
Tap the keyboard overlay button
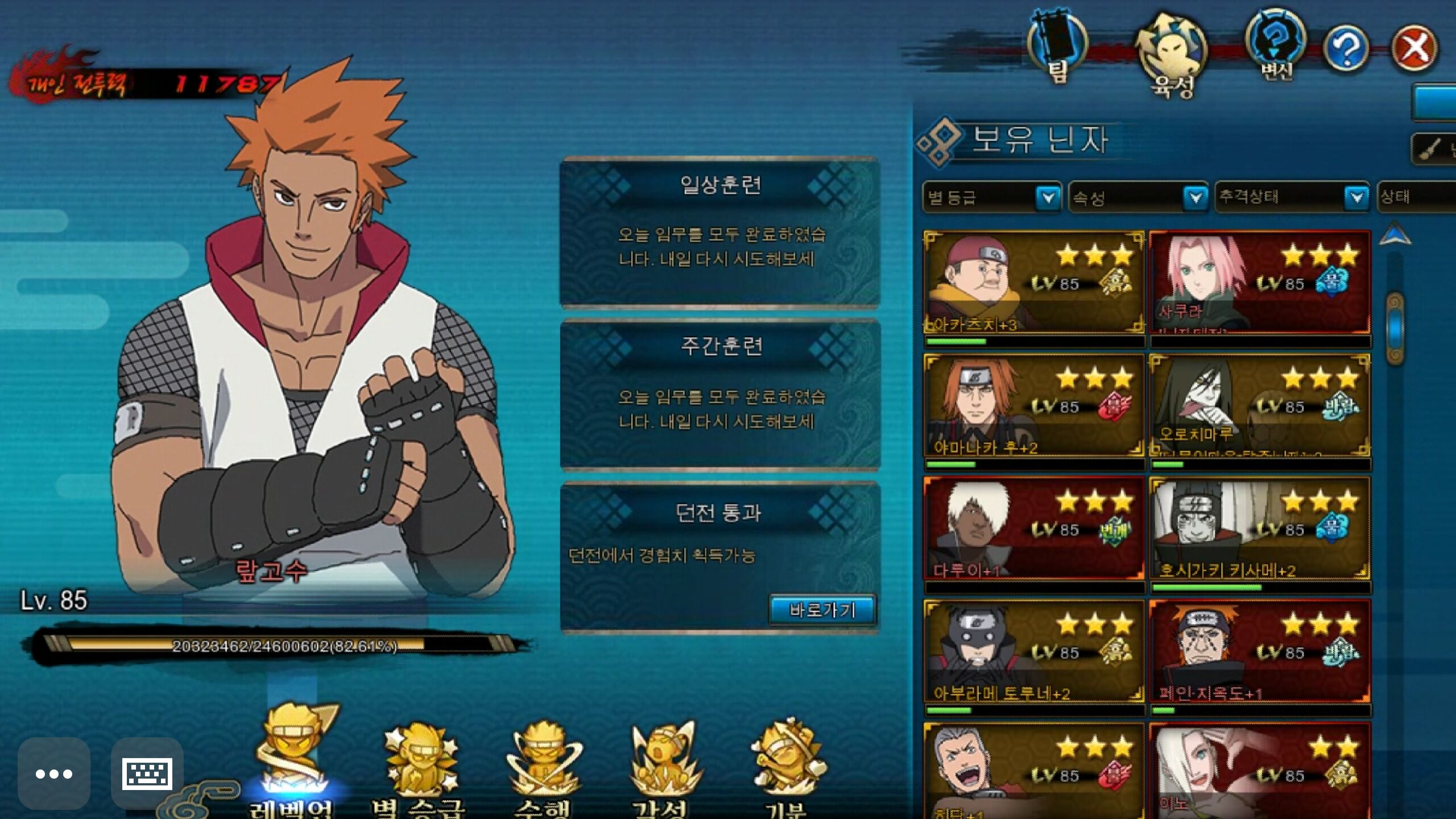click(x=147, y=773)
